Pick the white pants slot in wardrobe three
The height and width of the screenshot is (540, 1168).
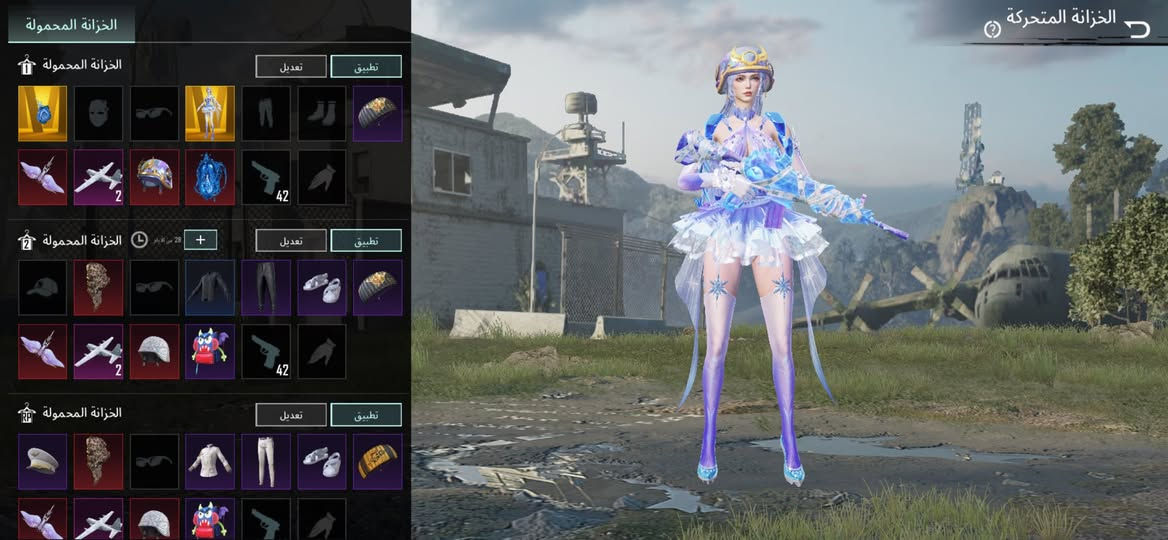(x=266, y=461)
